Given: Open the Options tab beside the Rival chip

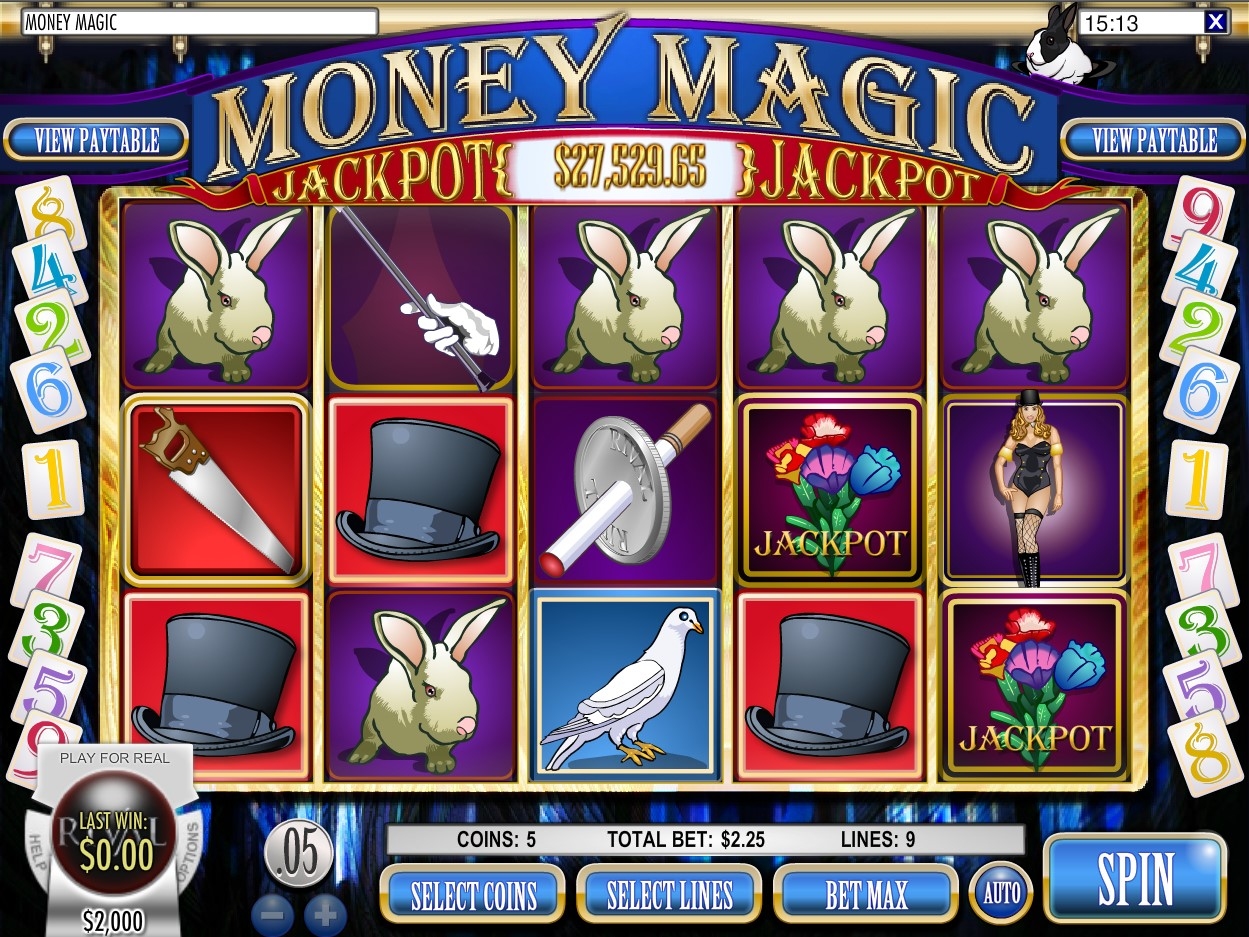Looking at the screenshot, I should point(191,848).
